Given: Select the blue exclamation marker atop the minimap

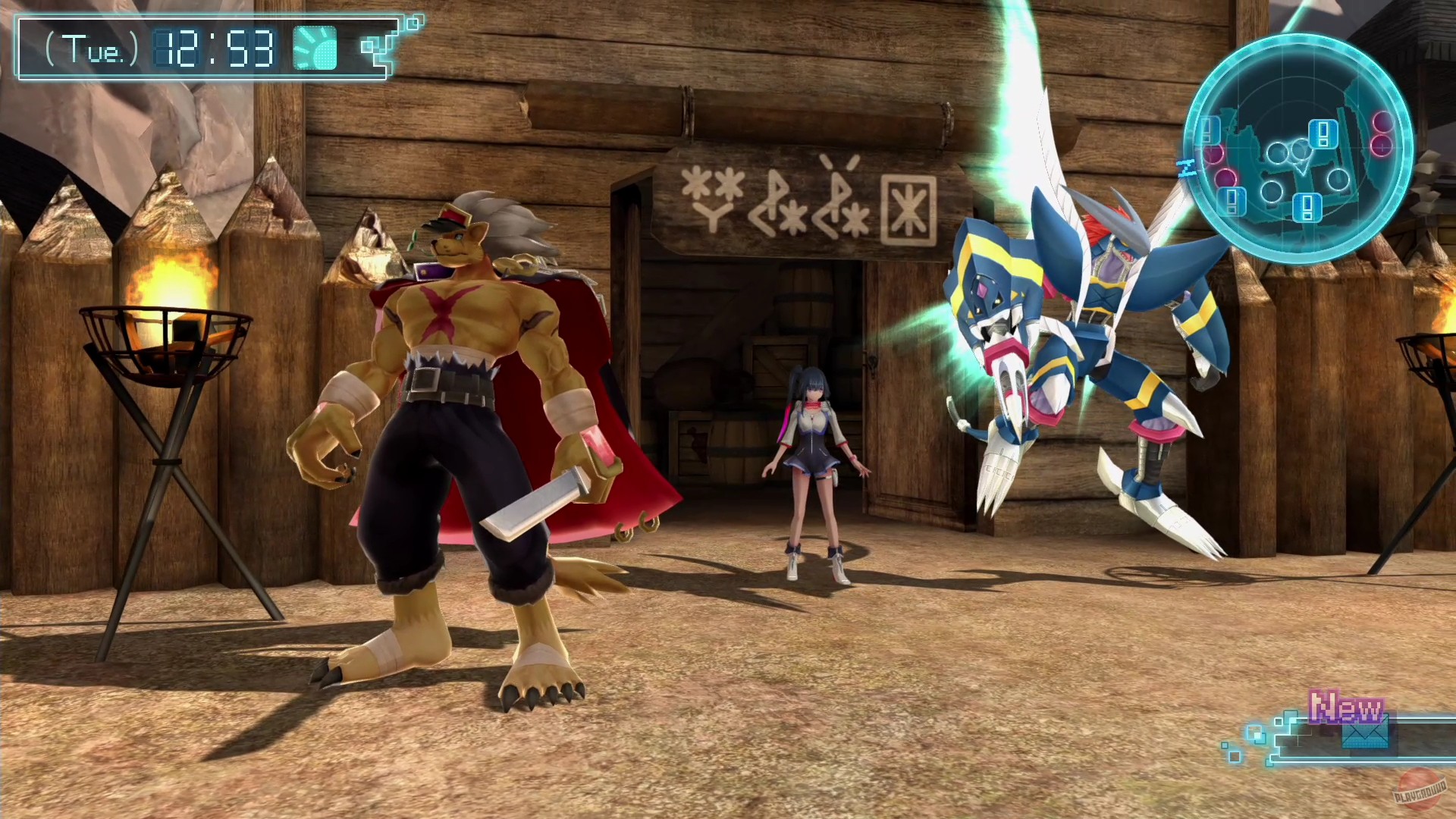Looking at the screenshot, I should click(x=1322, y=133).
